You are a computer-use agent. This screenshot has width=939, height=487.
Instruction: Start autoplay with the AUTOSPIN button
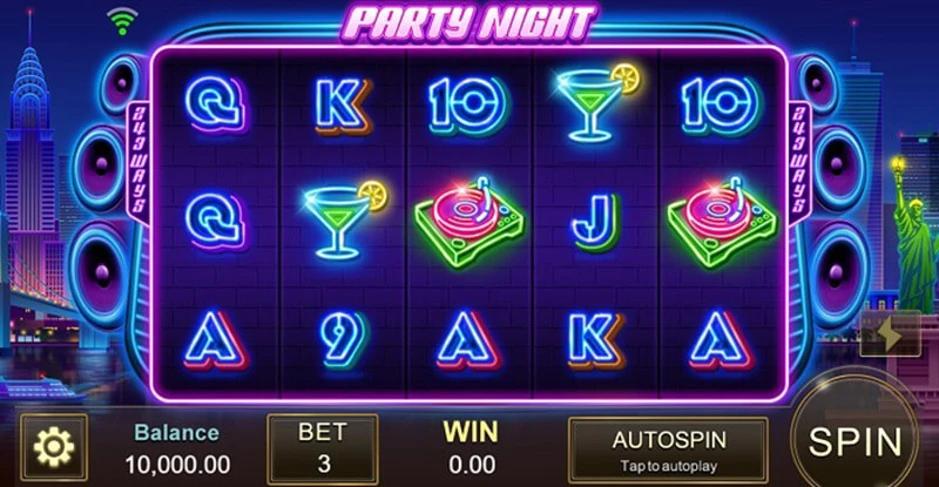[x=668, y=449]
